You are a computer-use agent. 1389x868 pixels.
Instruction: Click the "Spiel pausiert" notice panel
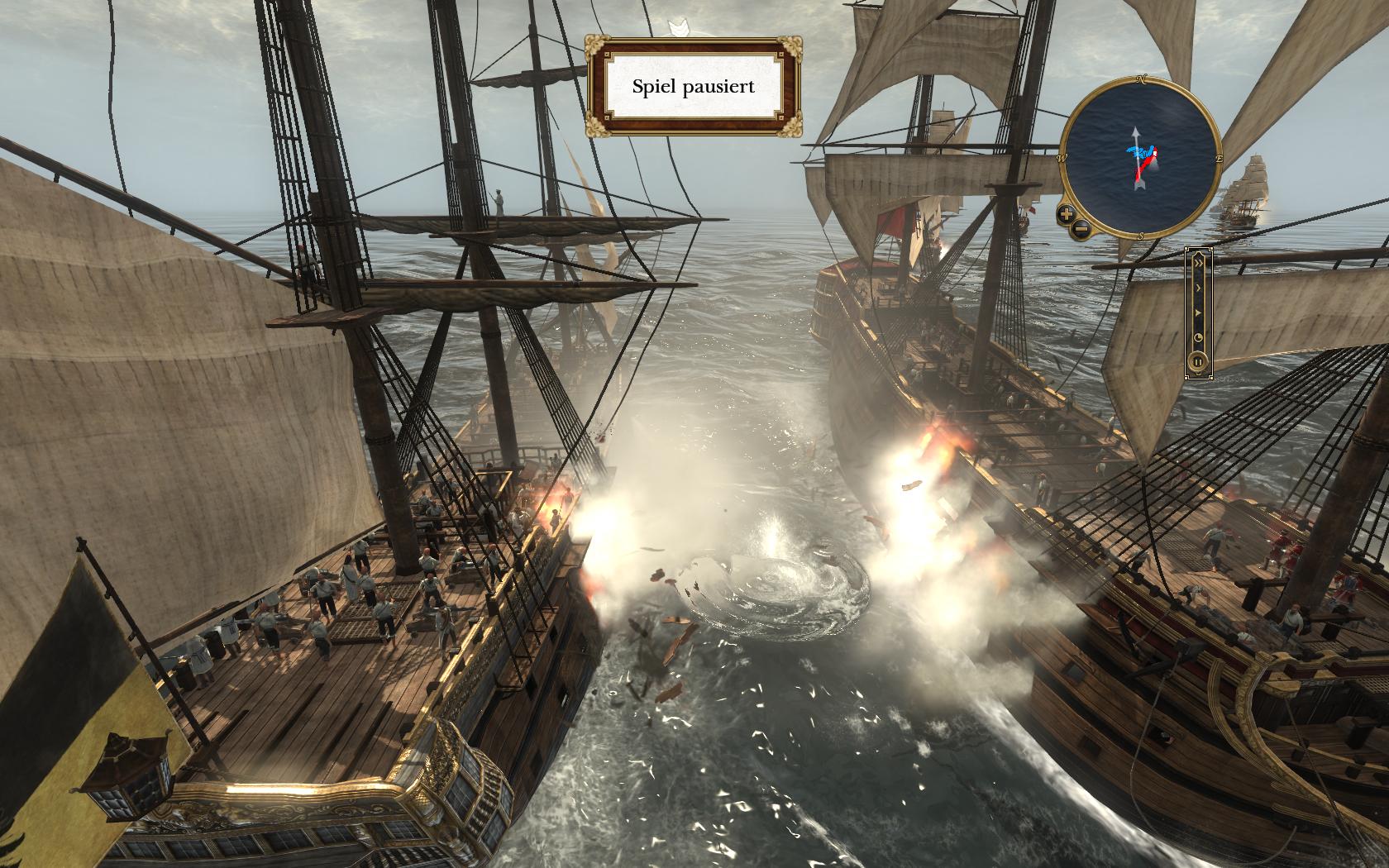[x=693, y=86]
